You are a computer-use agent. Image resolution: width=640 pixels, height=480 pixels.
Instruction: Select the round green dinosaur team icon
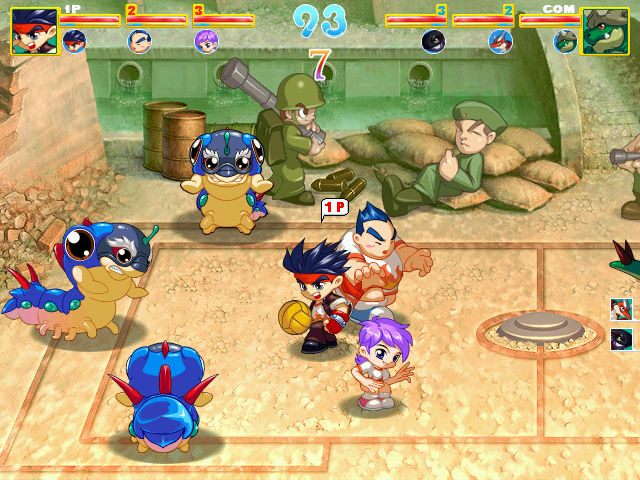566,41
